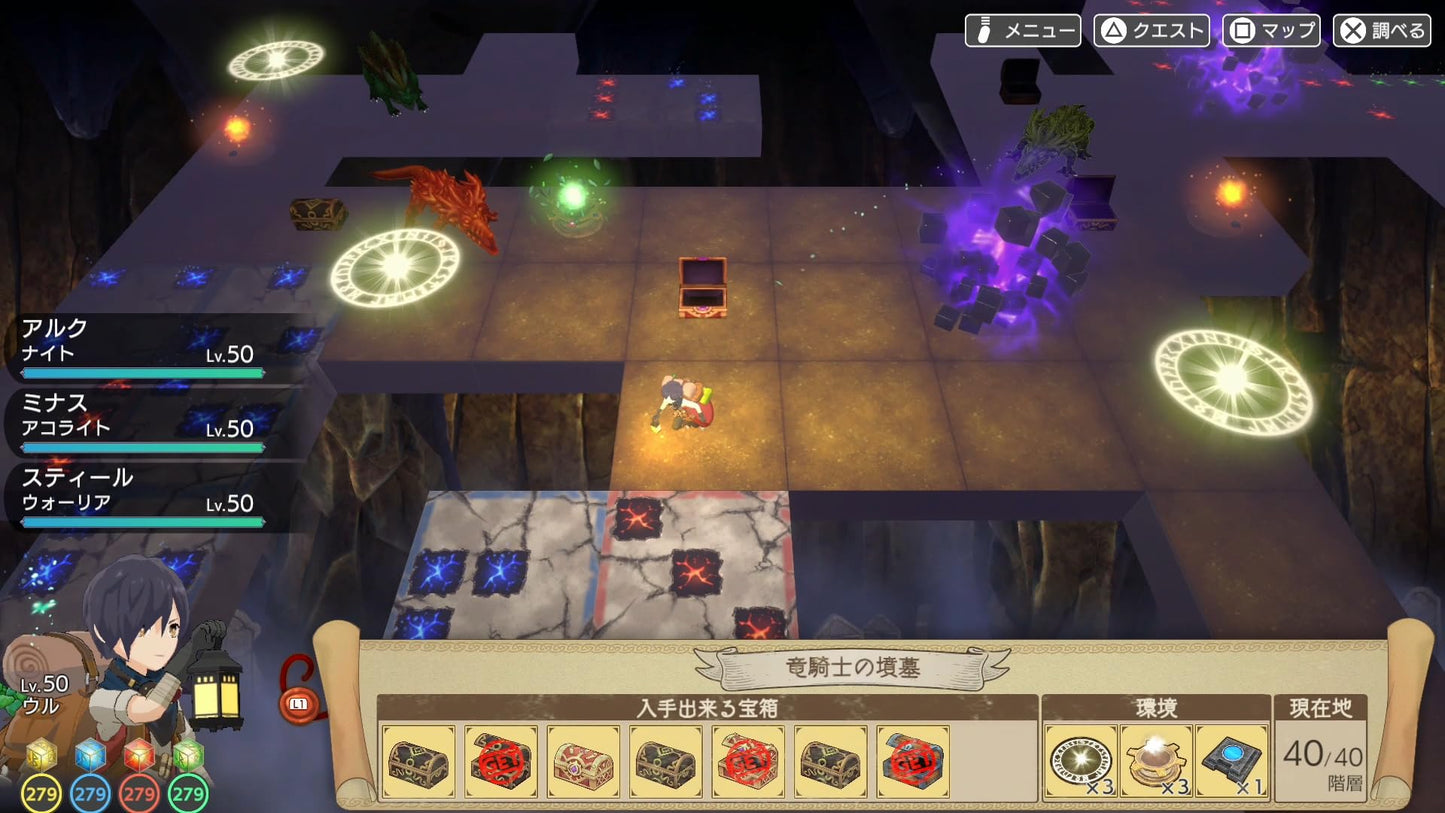Click the blue GET-stamped chest icon at list end
Viewport: 1445px width, 813px height.
tap(914, 762)
